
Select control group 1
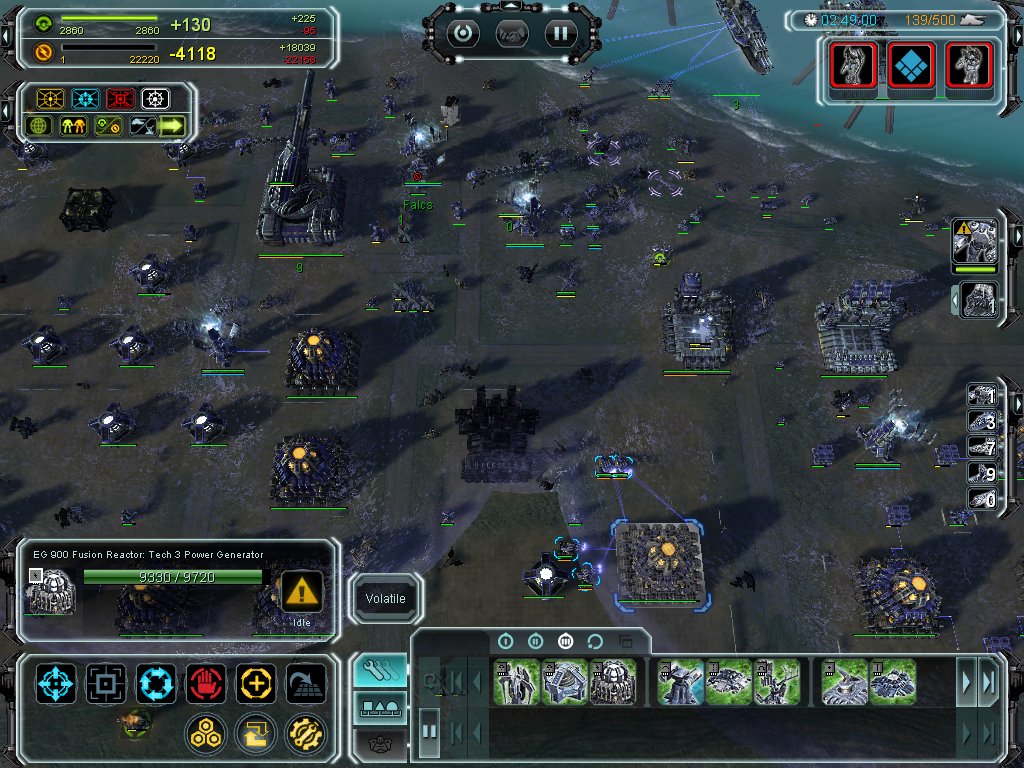[x=983, y=397]
